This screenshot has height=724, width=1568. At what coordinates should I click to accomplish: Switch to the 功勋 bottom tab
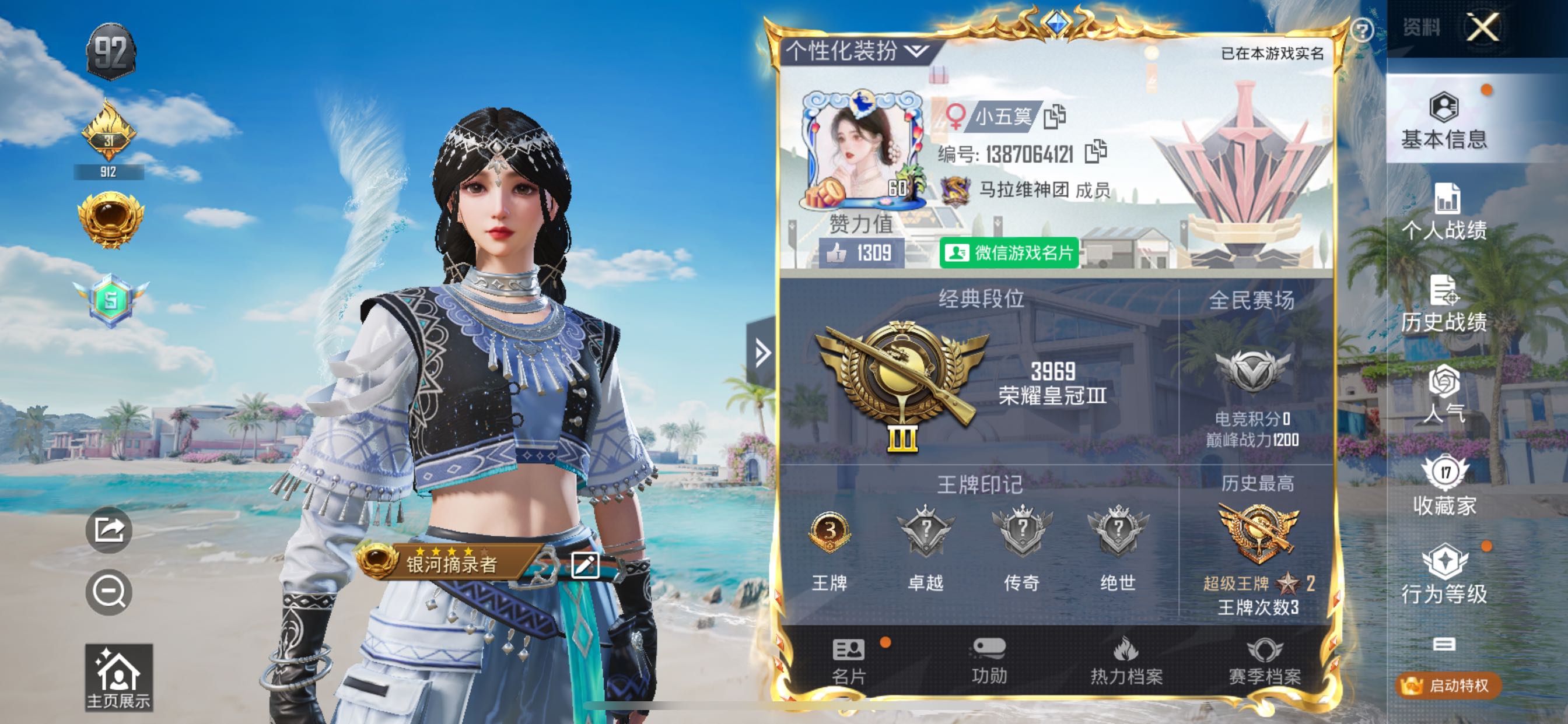[x=989, y=661]
